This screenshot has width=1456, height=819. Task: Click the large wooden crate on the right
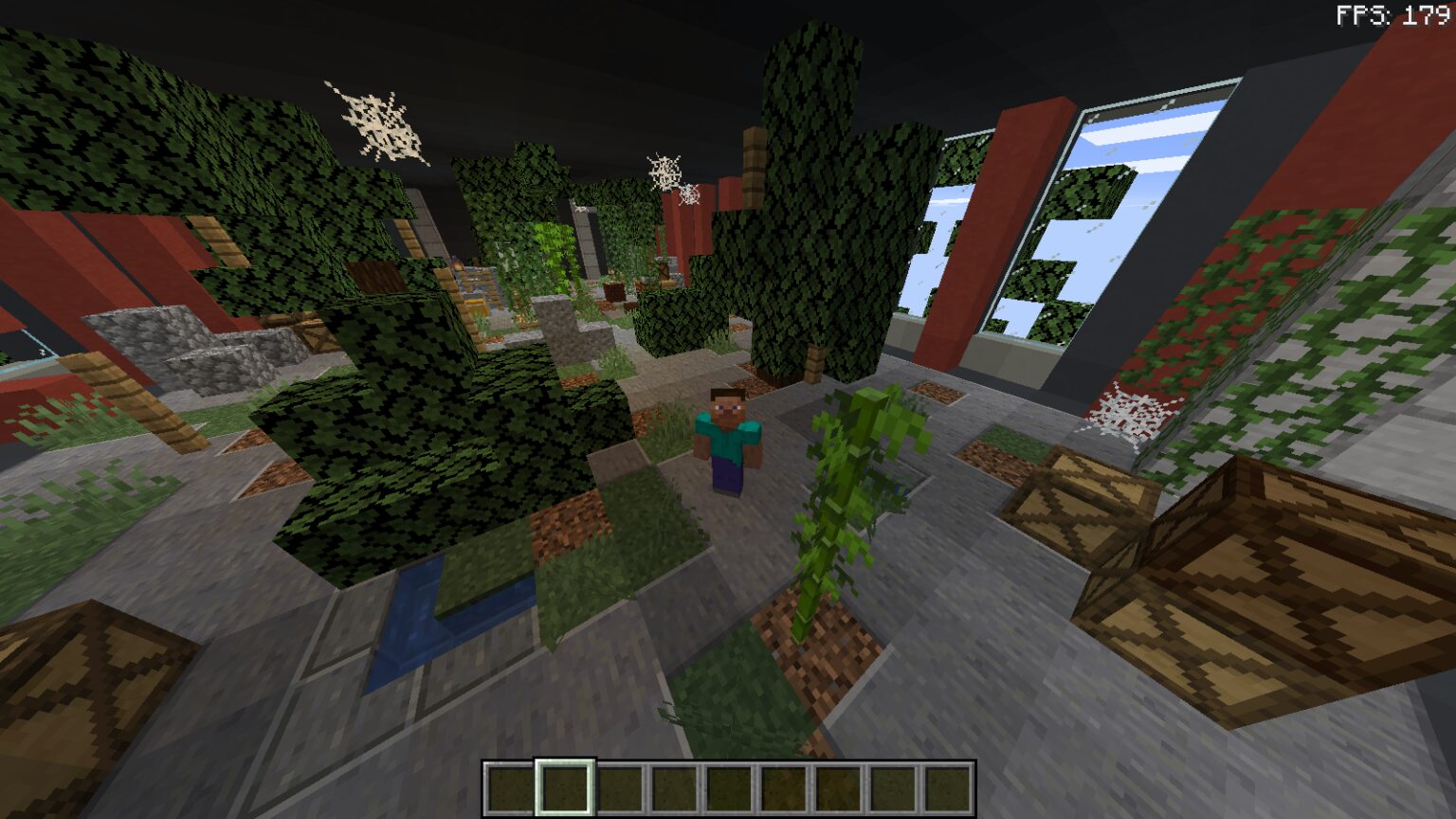point(1261,569)
